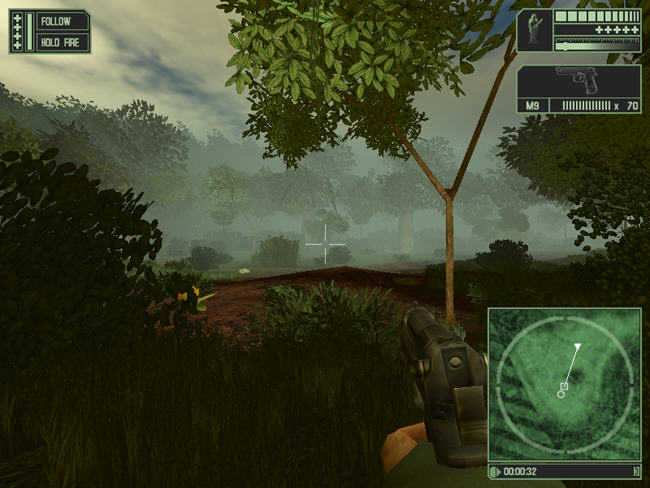
Task: Click the soldier stance portrait
Action: click(535, 30)
